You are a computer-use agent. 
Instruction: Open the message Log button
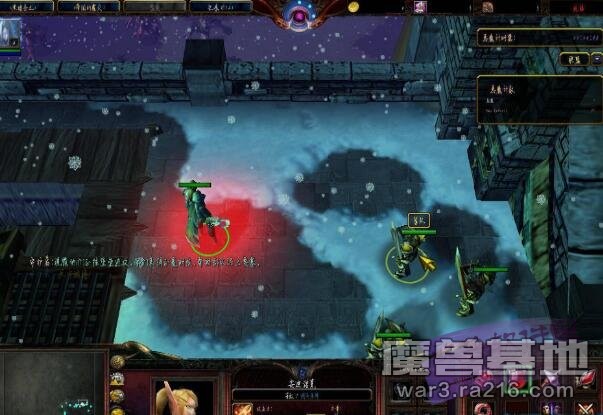(x=216, y=6)
